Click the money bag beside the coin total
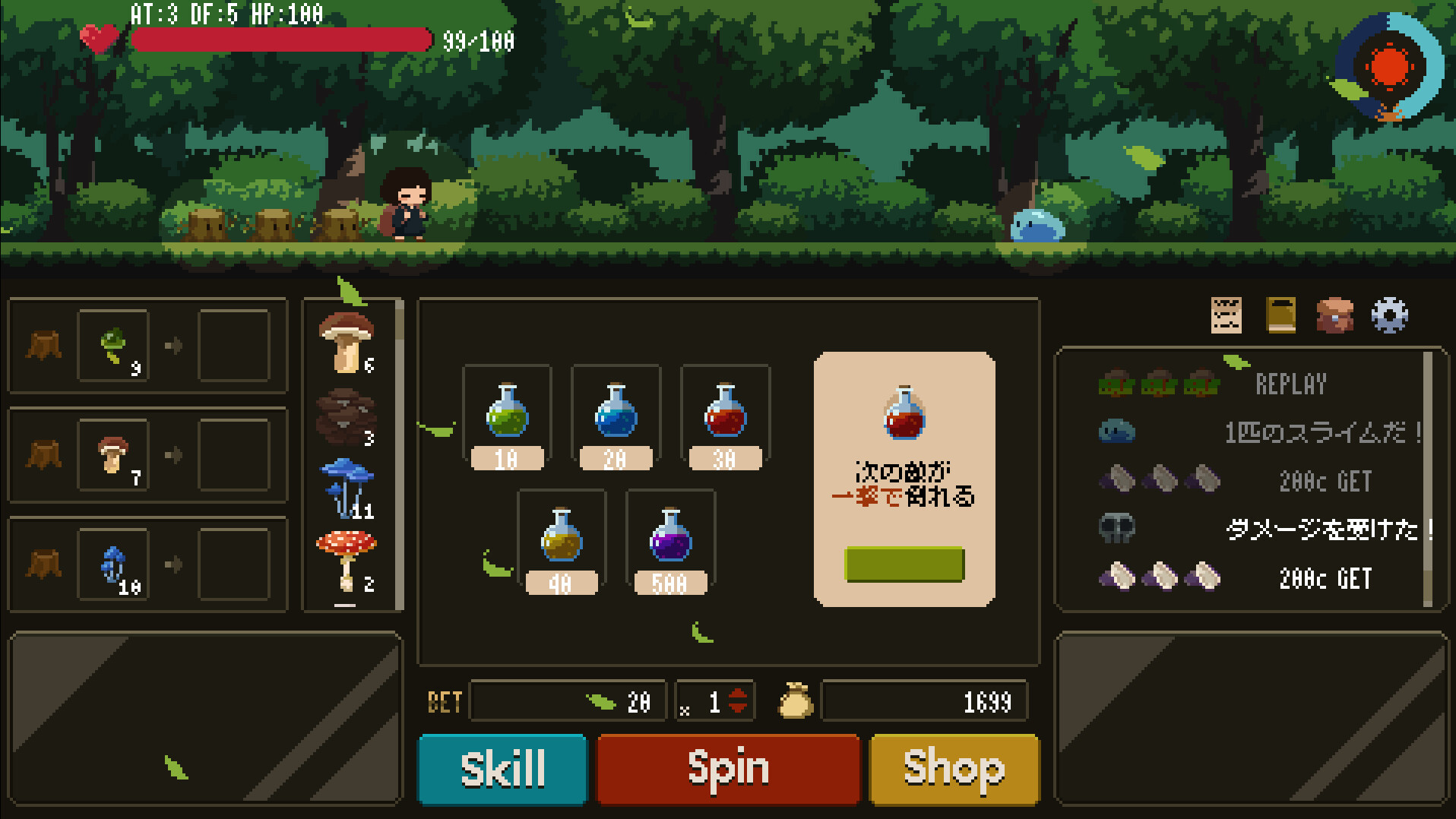Image resolution: width=1456 pixels, height=819 pixels. (795, 700)
